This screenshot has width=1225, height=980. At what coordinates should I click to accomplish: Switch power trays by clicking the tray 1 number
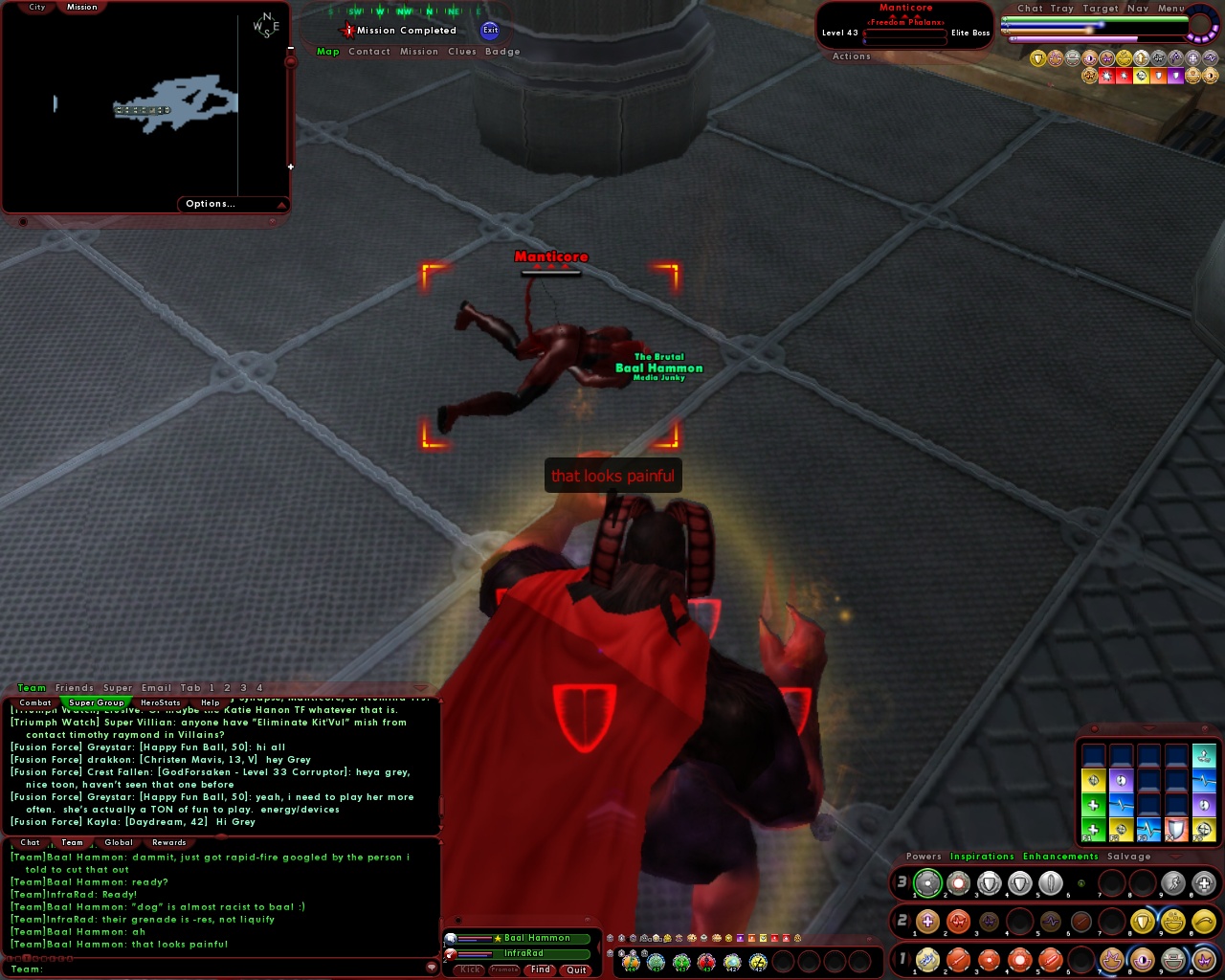[903, 958]
